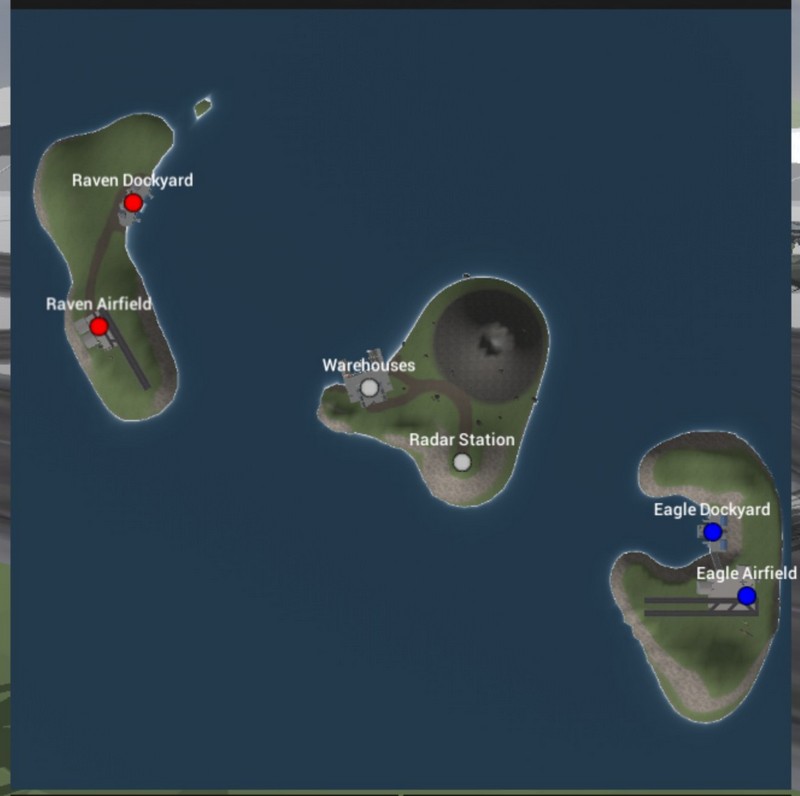
Task: Choose the Raven Airfield spawn marker
Action: (99, 326)
